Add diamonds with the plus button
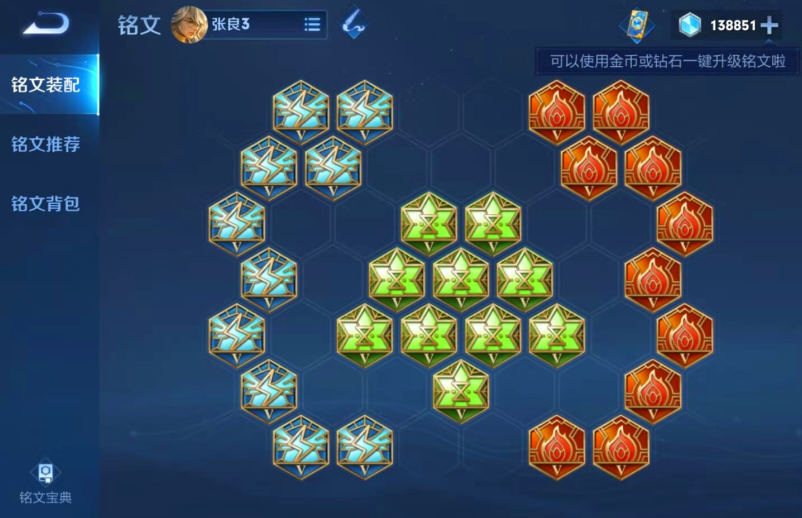Image resolution: width=802 pixels, height=518 pixels. pos(768,26)
